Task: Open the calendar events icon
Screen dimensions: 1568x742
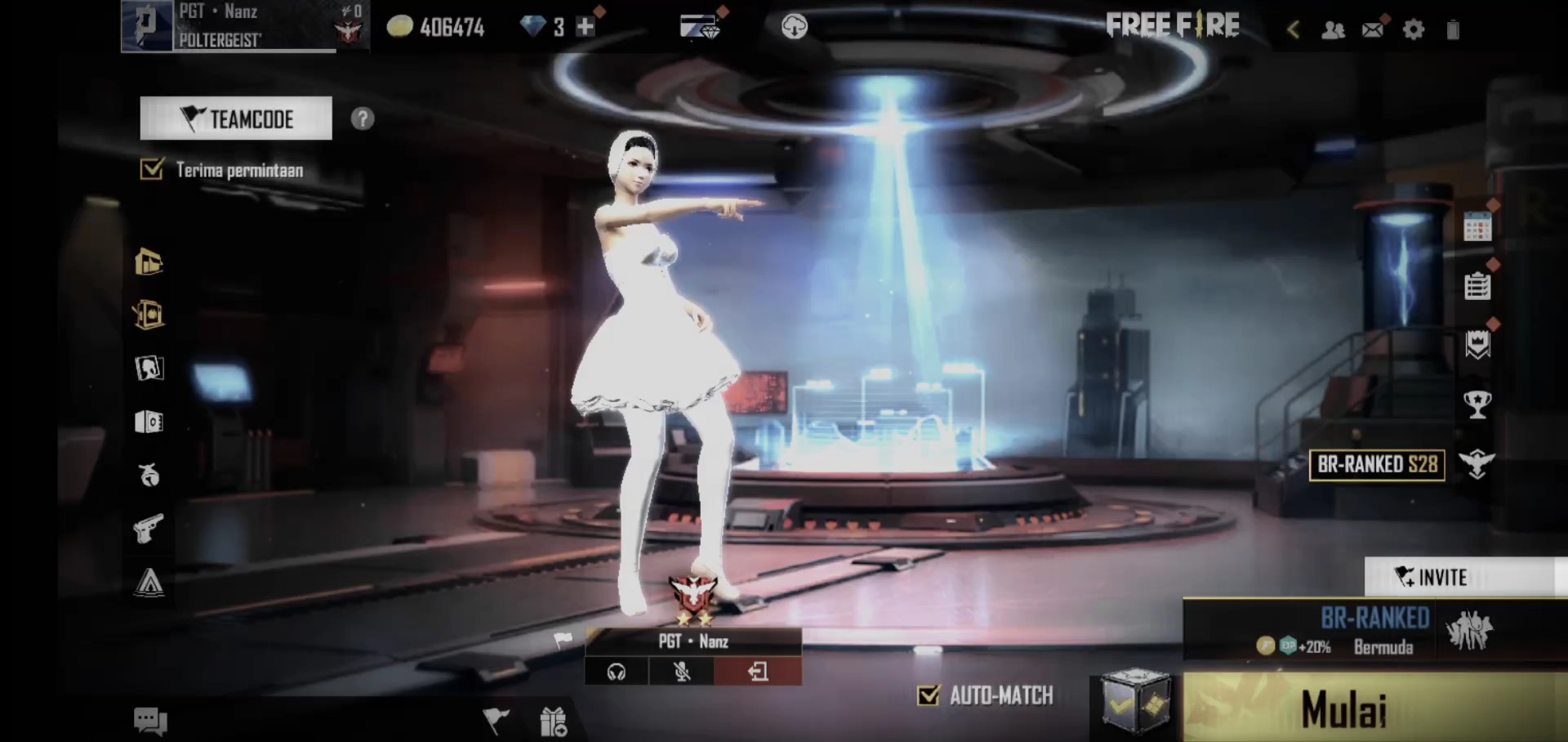Action: 1477,227
